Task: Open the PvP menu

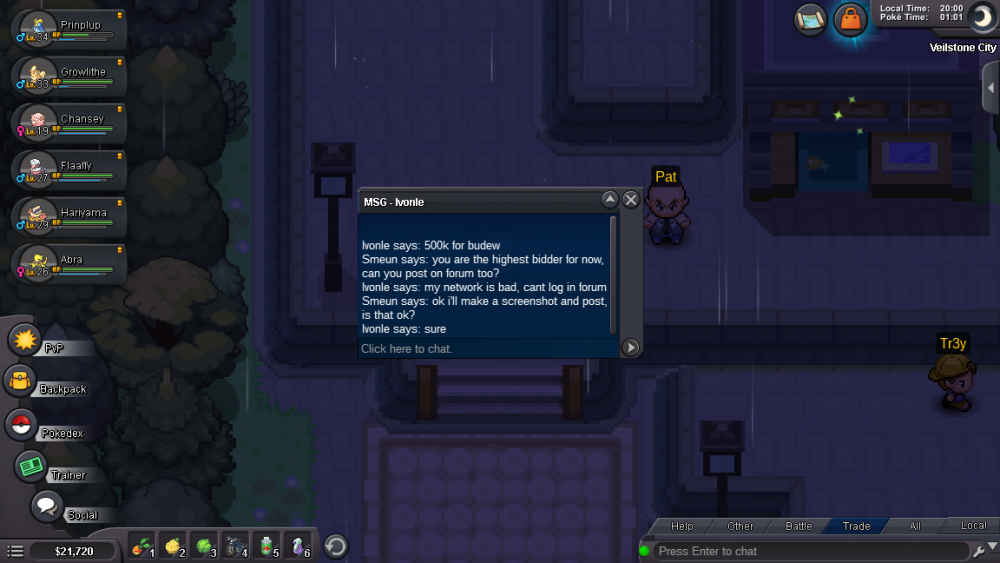Action: coord(24,340)
